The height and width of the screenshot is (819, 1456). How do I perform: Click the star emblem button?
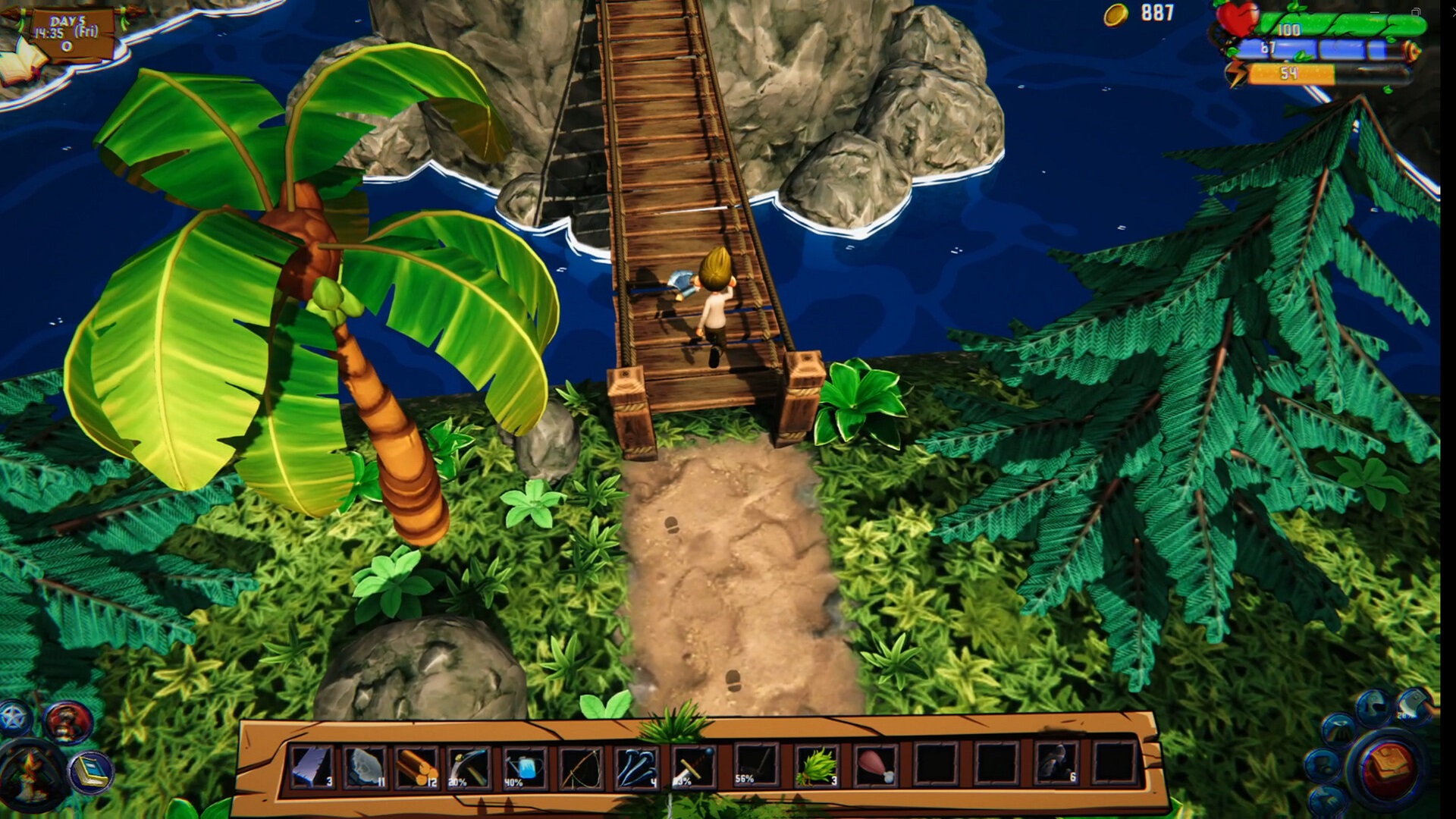pos(15,717)
